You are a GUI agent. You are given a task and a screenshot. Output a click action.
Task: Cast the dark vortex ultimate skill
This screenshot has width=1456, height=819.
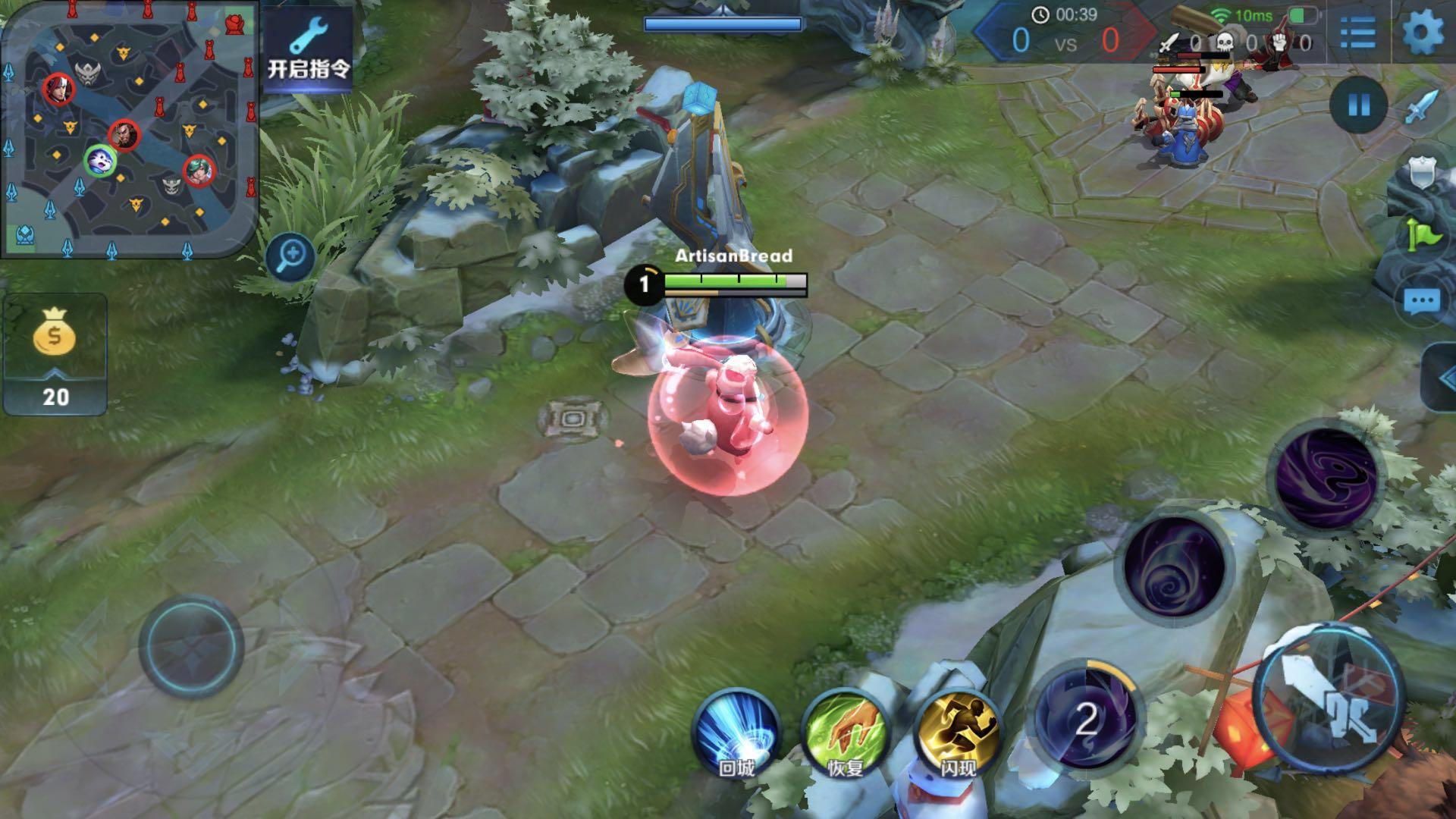(1326, 478)
